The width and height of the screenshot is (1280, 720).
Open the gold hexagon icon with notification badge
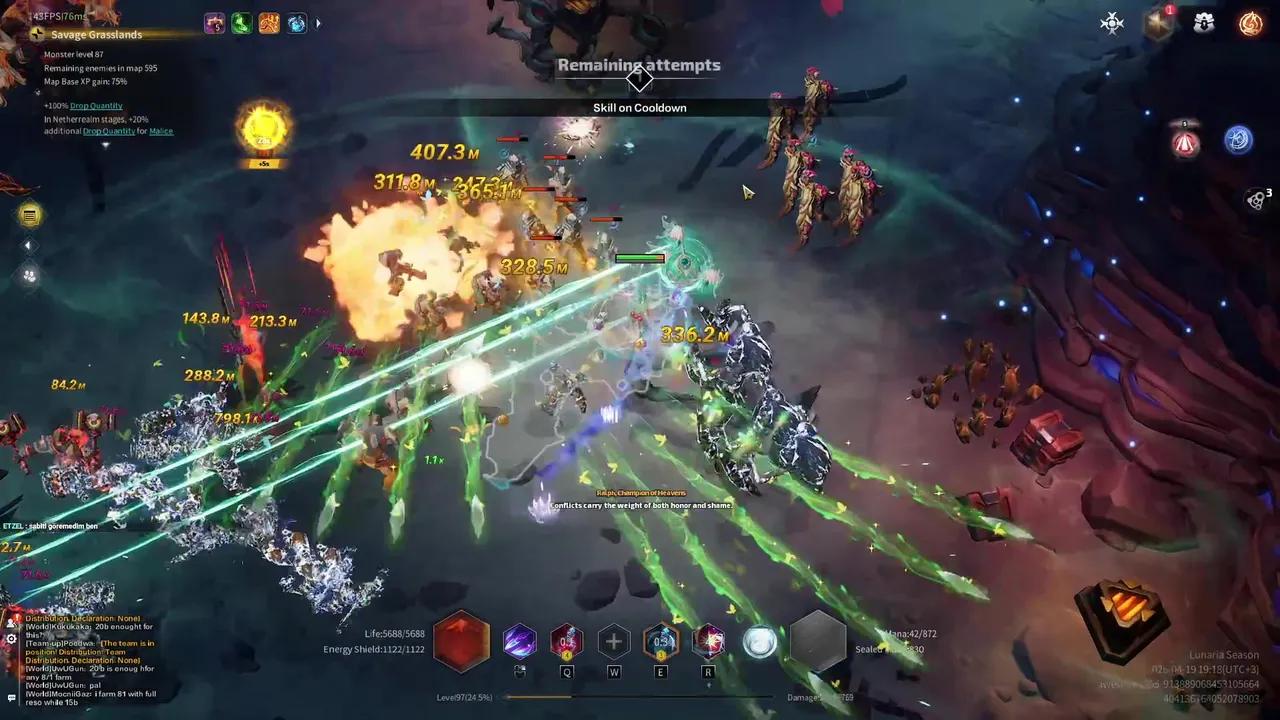point(1158,24)
